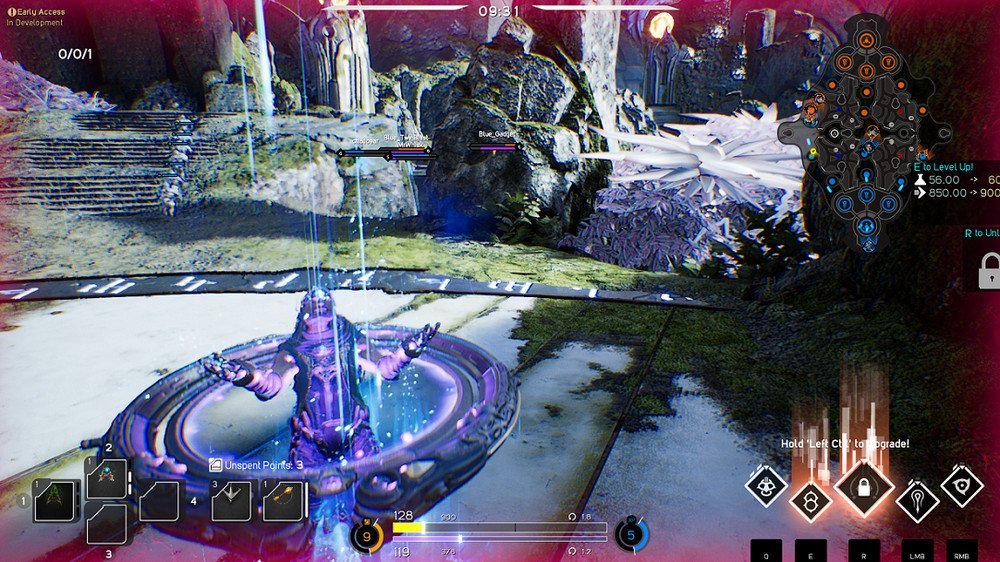The image size is (1000, 562).
Task: Activate the spiked eye ability
Action: click(961, 486)
